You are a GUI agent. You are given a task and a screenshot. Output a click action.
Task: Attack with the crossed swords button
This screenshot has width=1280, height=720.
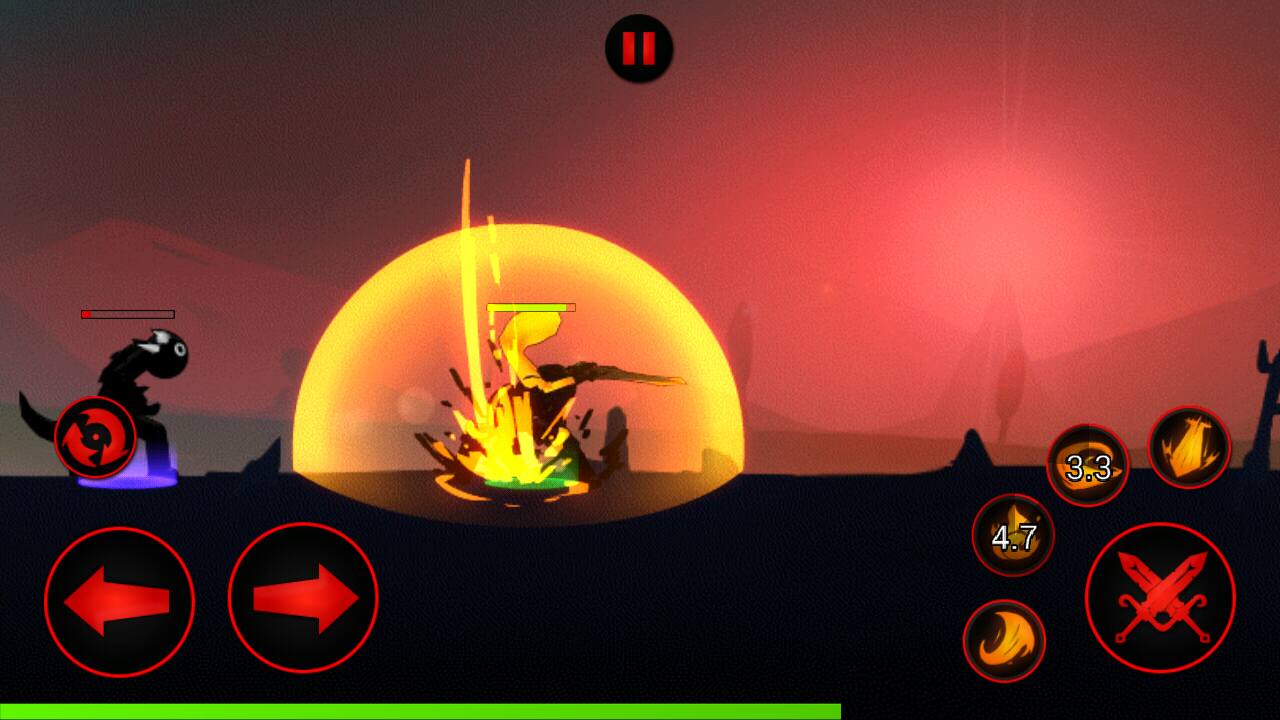tap(1160, 598)
